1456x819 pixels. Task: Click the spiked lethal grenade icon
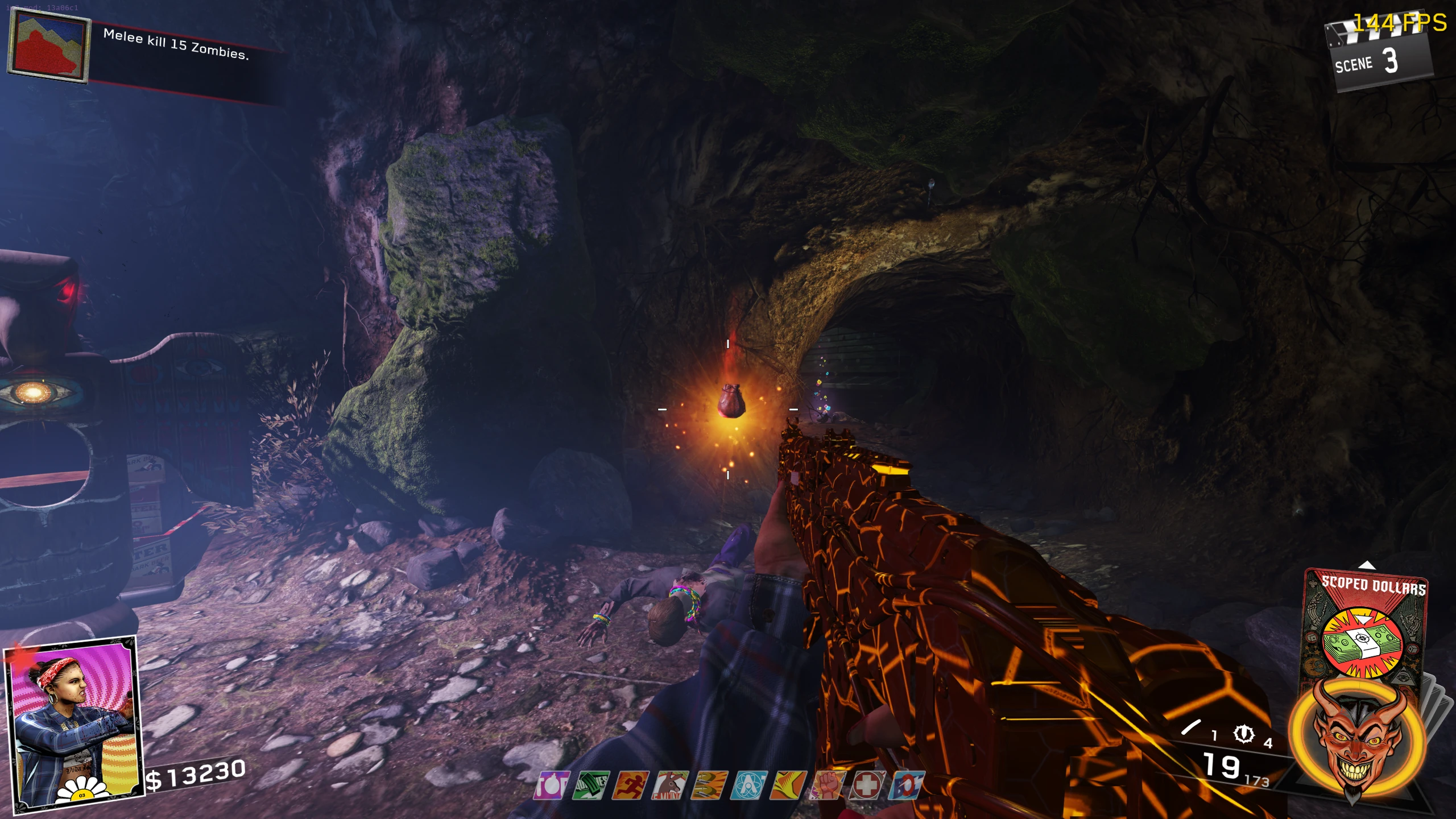coord(1243,734)
